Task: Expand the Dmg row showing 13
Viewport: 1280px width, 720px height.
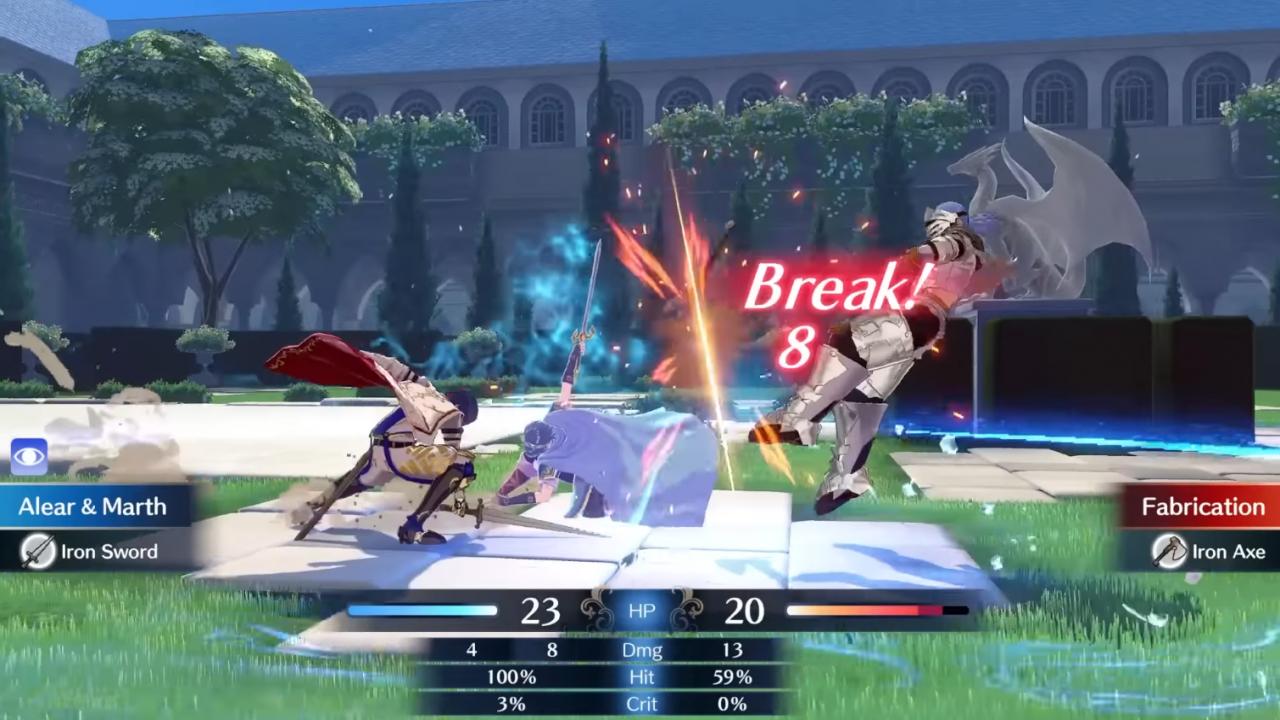Action: 735,650
